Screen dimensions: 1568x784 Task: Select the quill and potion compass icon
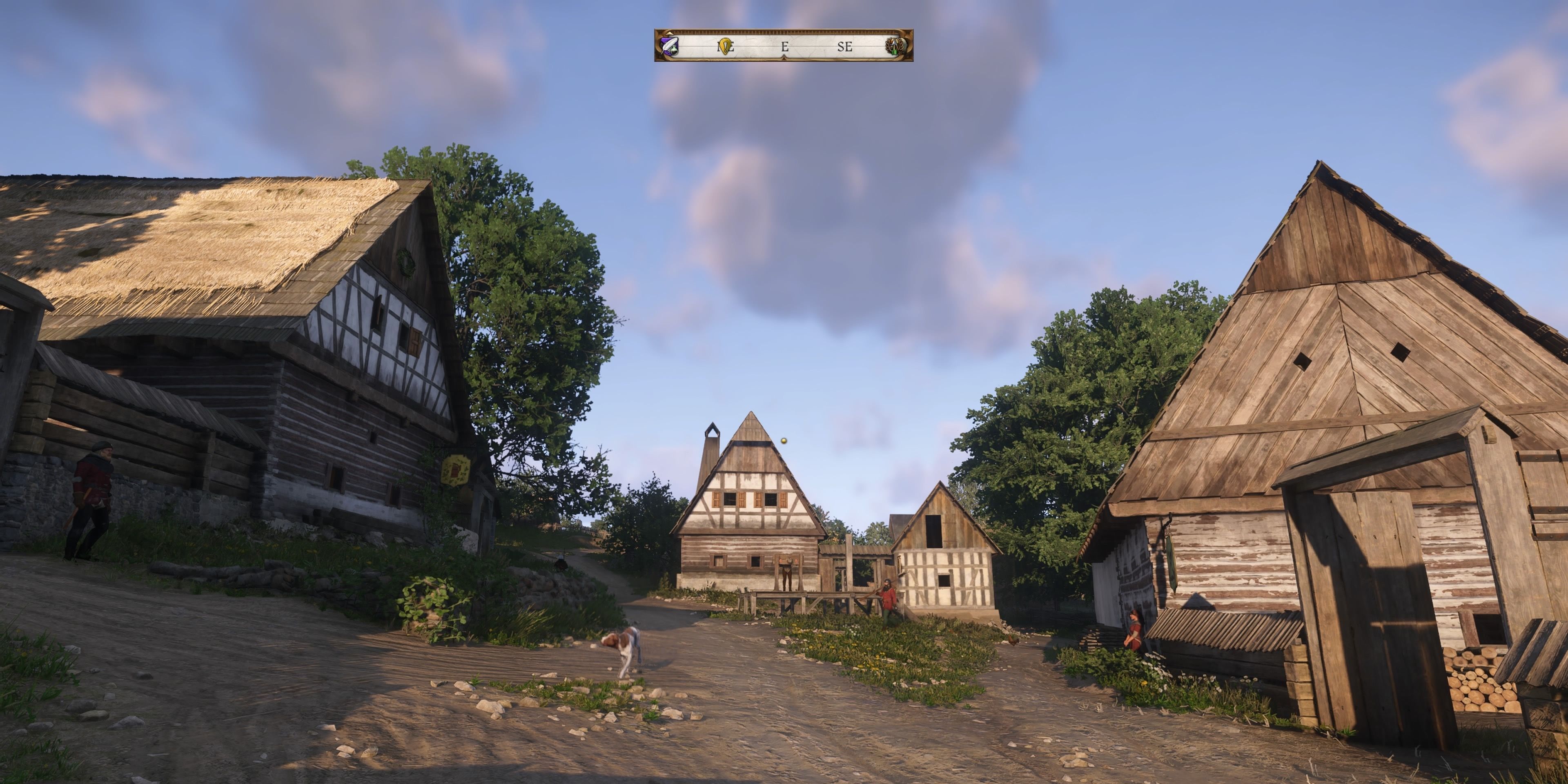click(669, 46)
